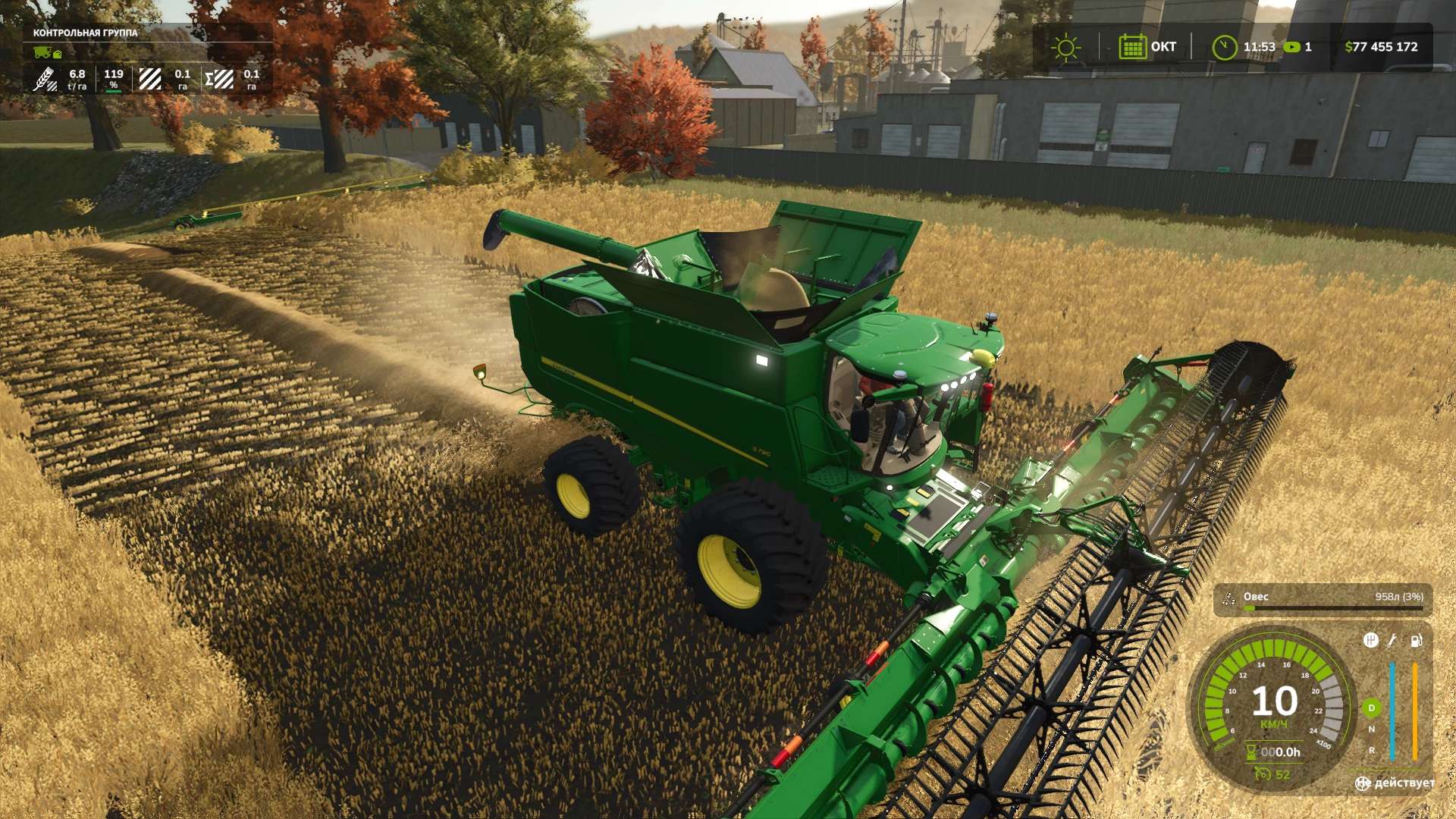
Task: Click the clock icon showing 11:53
Action: coord(1225,47)
